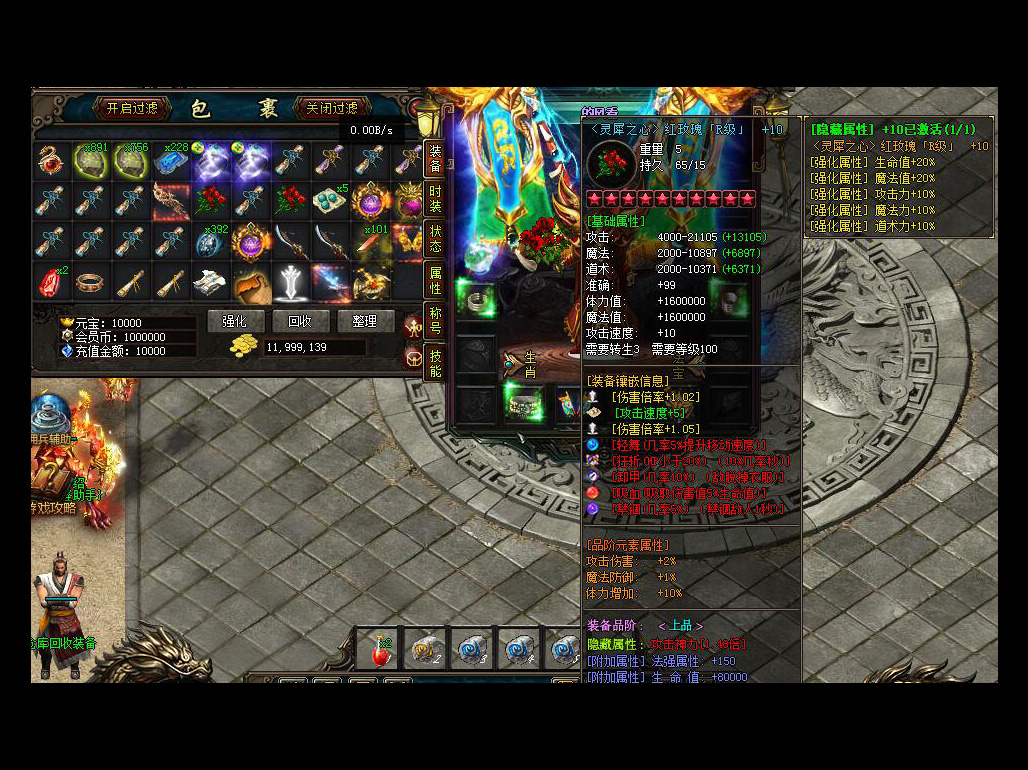Switch to the 技能 skills tab
The width and height of the screenshot is (1028, 770).
click(x=435, y=363)
